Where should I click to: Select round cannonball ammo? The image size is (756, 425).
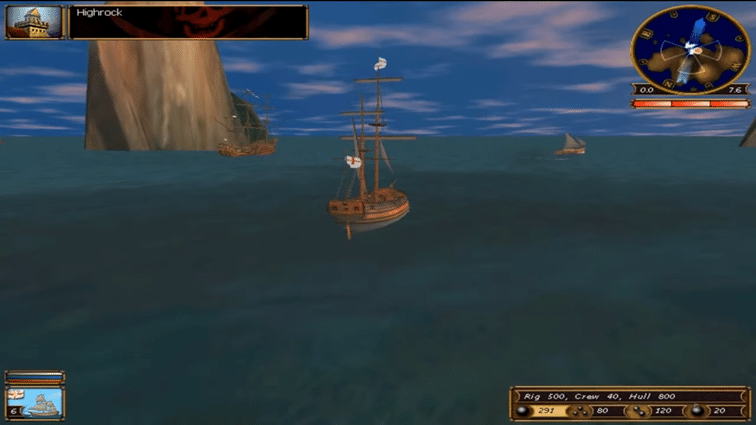pos(522,410)
